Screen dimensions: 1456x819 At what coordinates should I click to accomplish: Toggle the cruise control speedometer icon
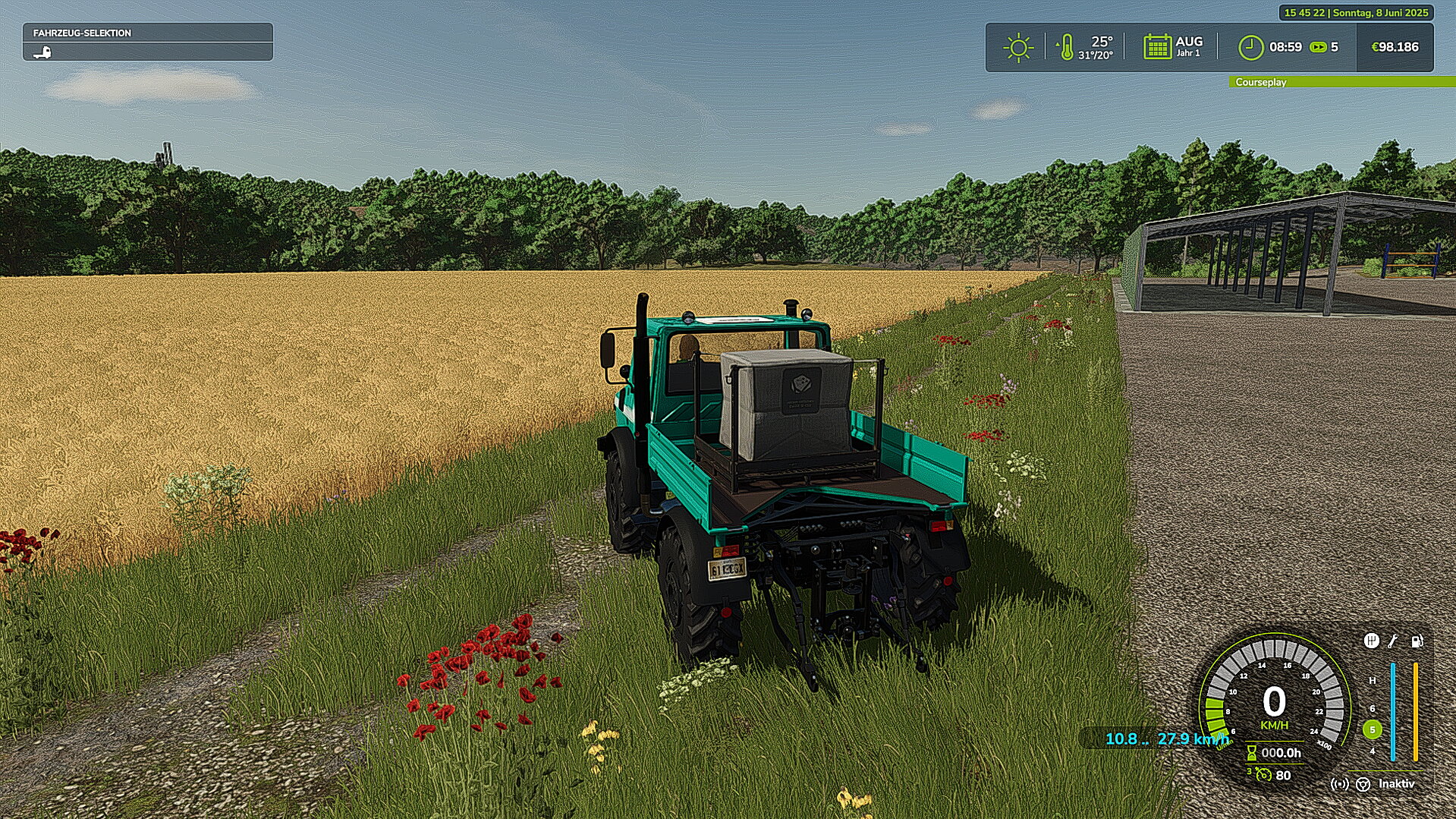pos(1263,775)
